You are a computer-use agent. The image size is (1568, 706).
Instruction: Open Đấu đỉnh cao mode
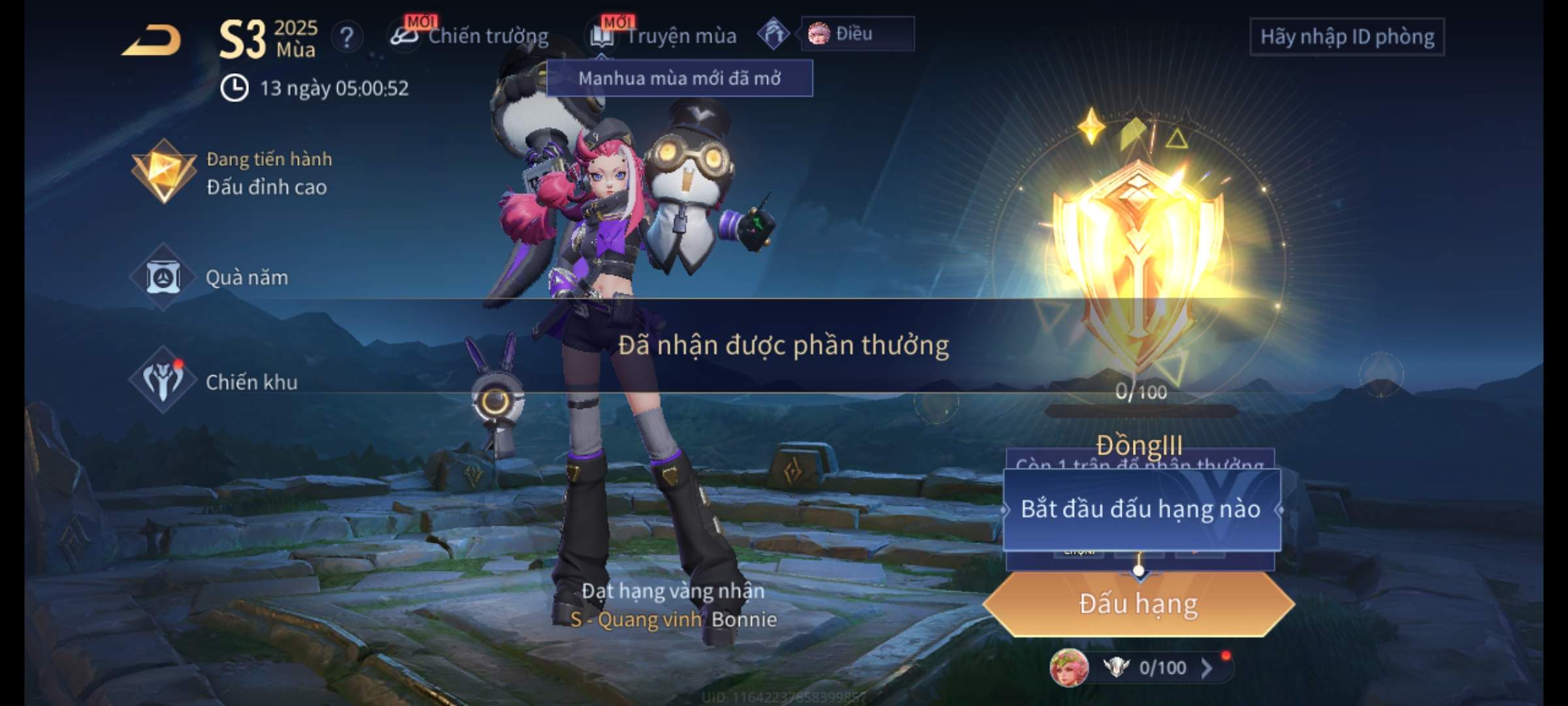(x=232, y=173)
